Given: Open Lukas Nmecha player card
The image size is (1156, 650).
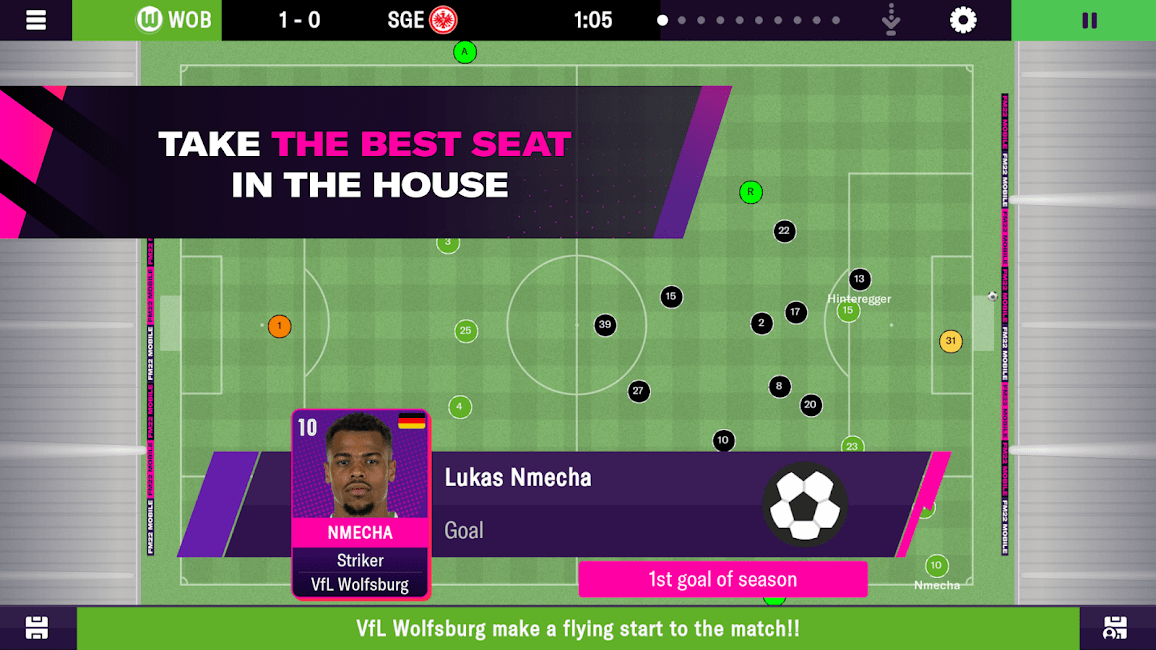Looking at the screenshot, I should pos(361,504).
